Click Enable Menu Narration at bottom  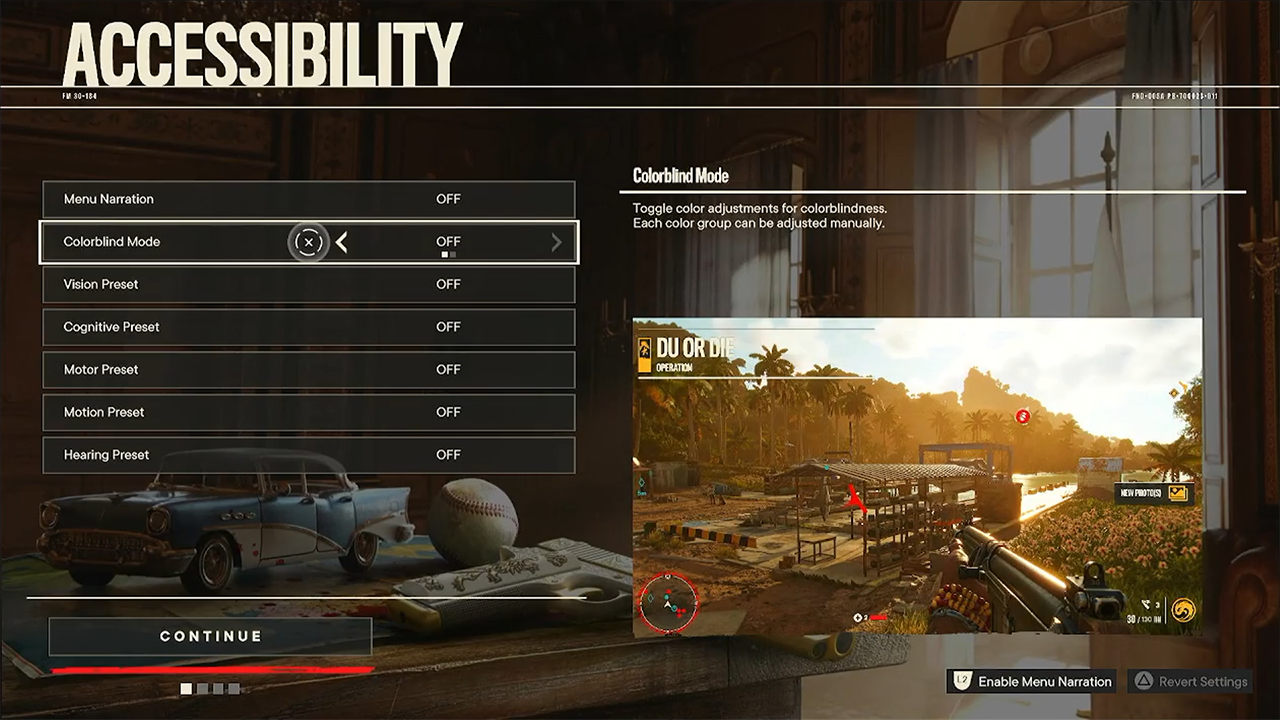pos(1032,682)
